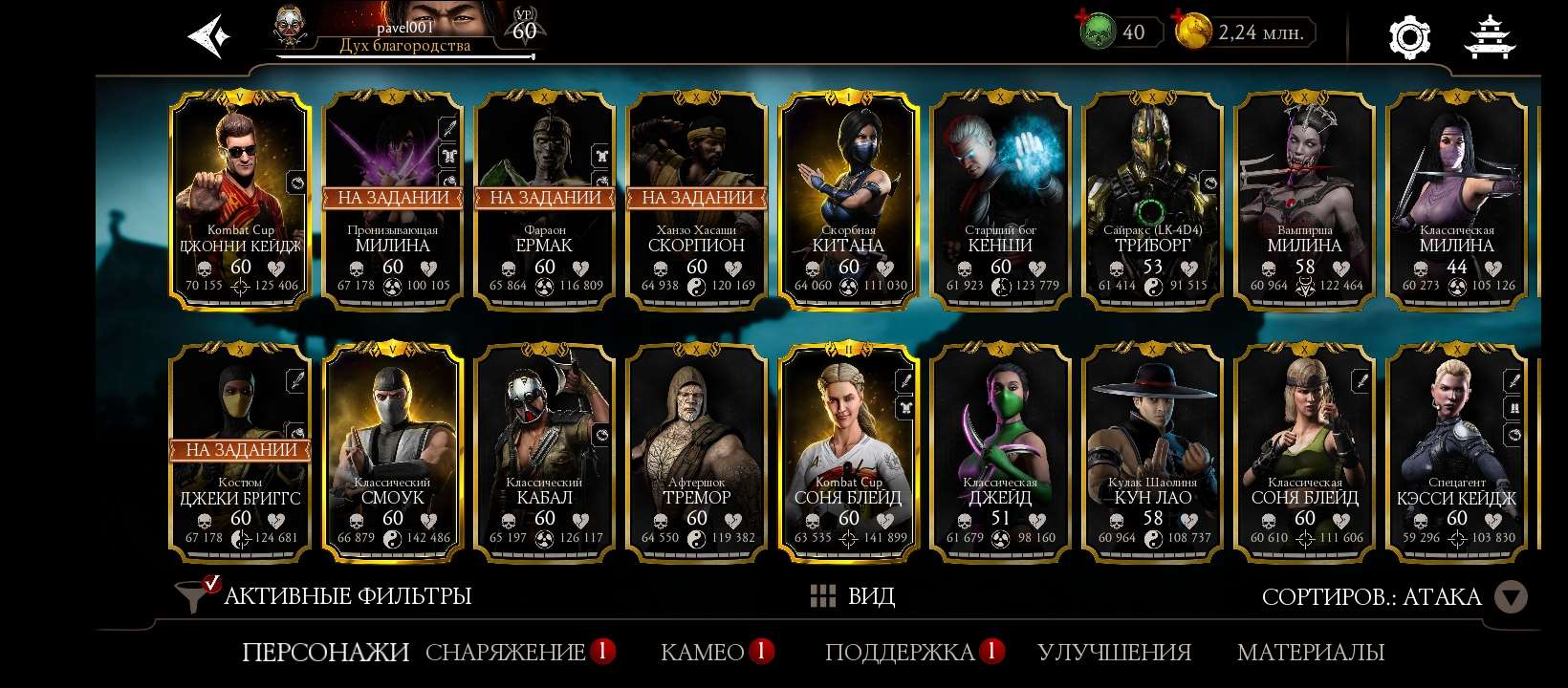Click the accessory slot icon on Джонни Кейдж card
Image resolution: width=1568 pixels, height=688 pixels.
(x=297, y=183)
